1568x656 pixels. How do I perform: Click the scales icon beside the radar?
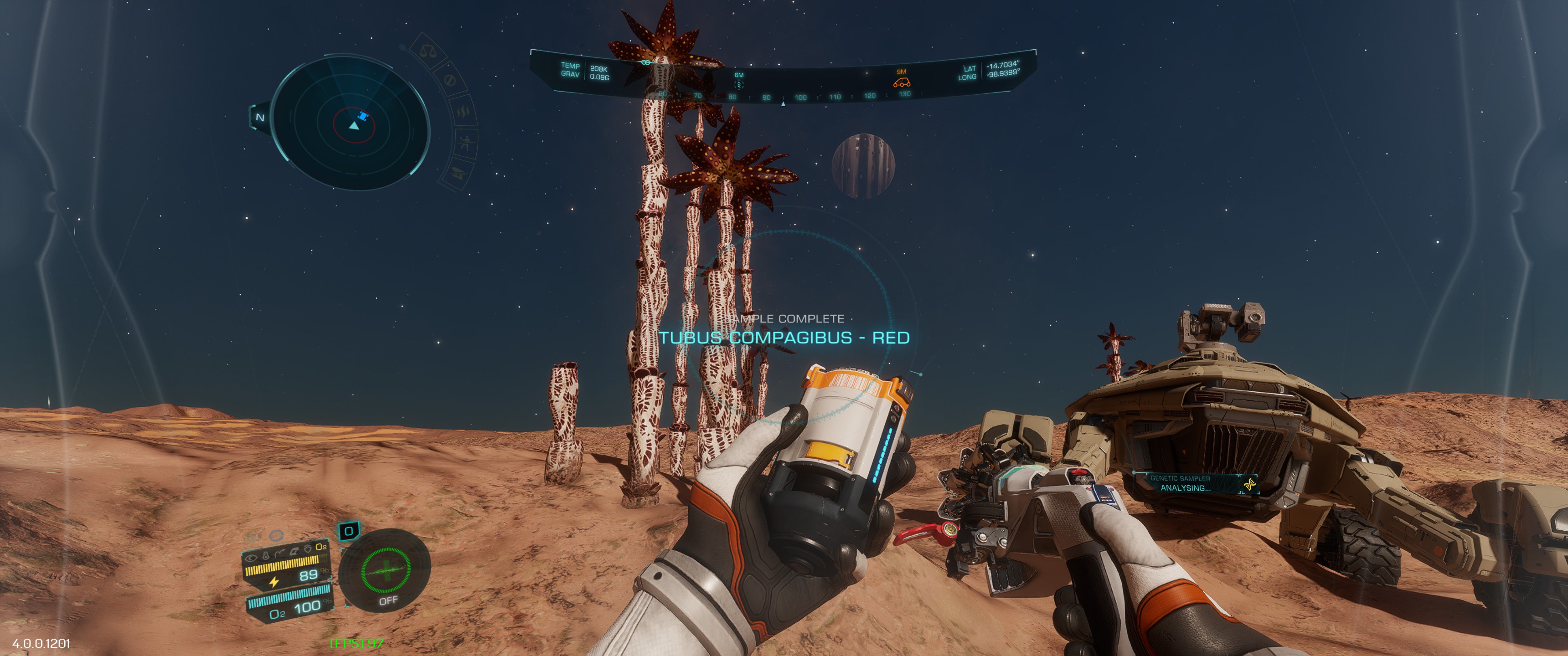[428, 52]
